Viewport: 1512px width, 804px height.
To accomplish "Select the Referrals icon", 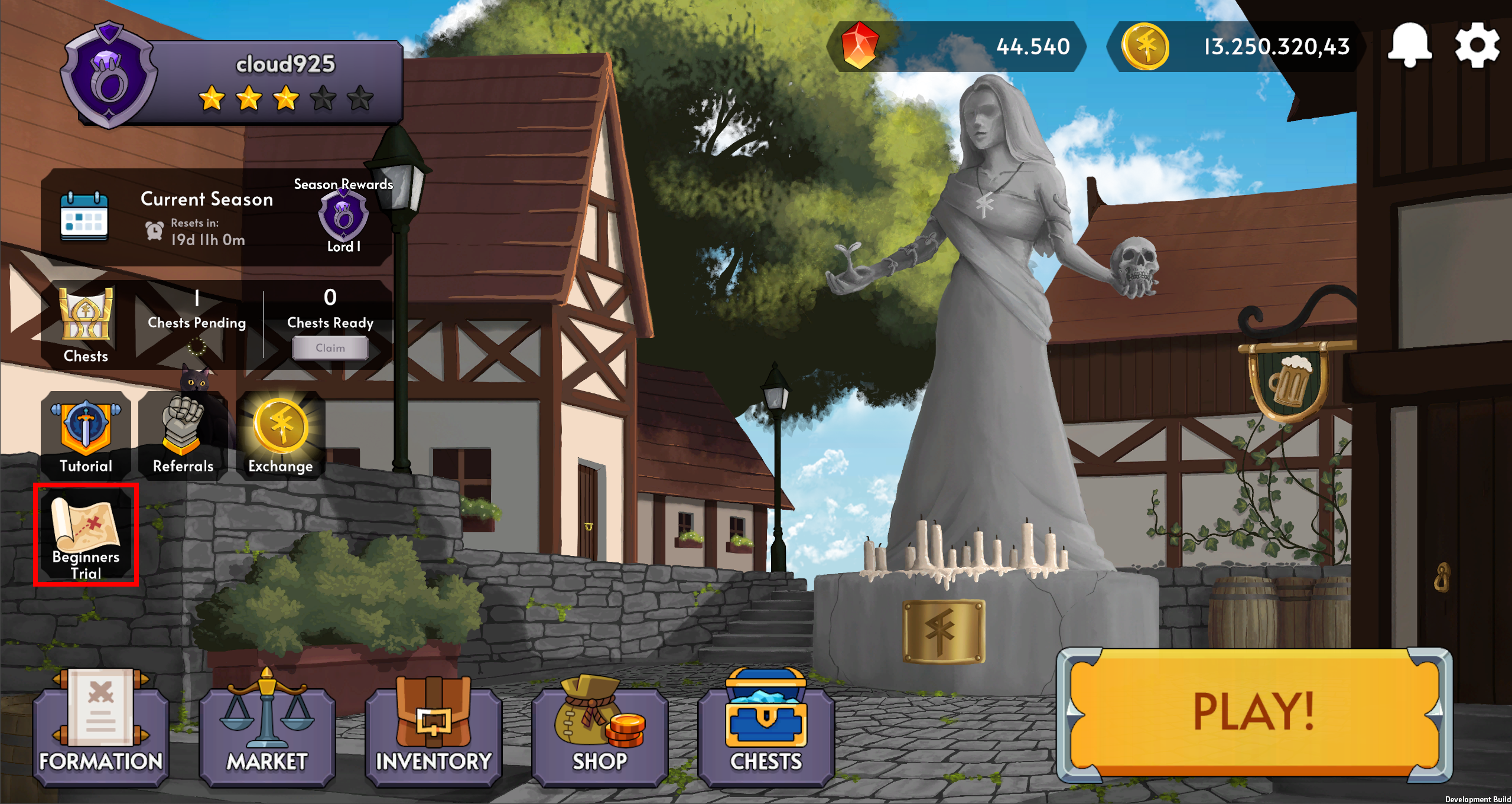I will coord(183,435).
